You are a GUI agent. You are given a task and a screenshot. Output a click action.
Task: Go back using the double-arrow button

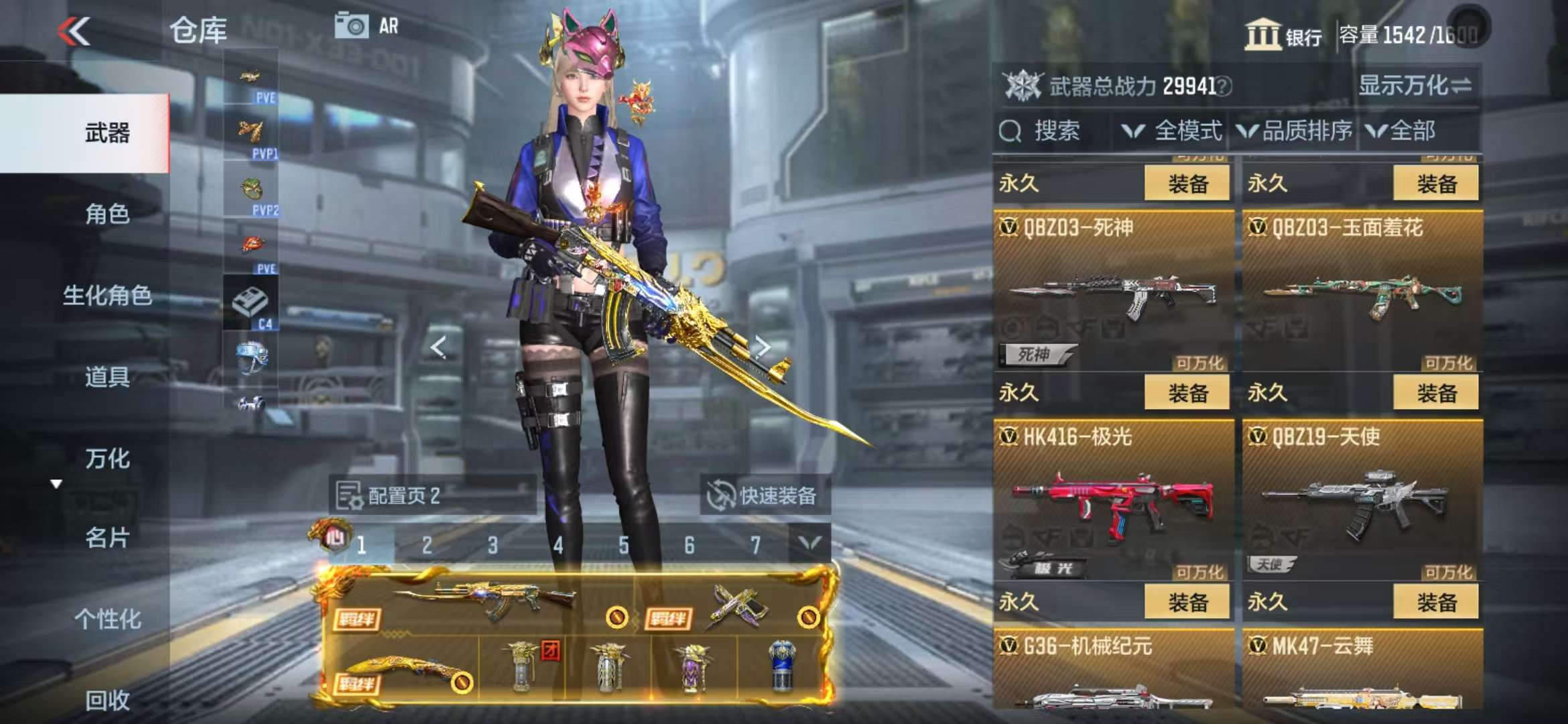[x=74, y=32]
